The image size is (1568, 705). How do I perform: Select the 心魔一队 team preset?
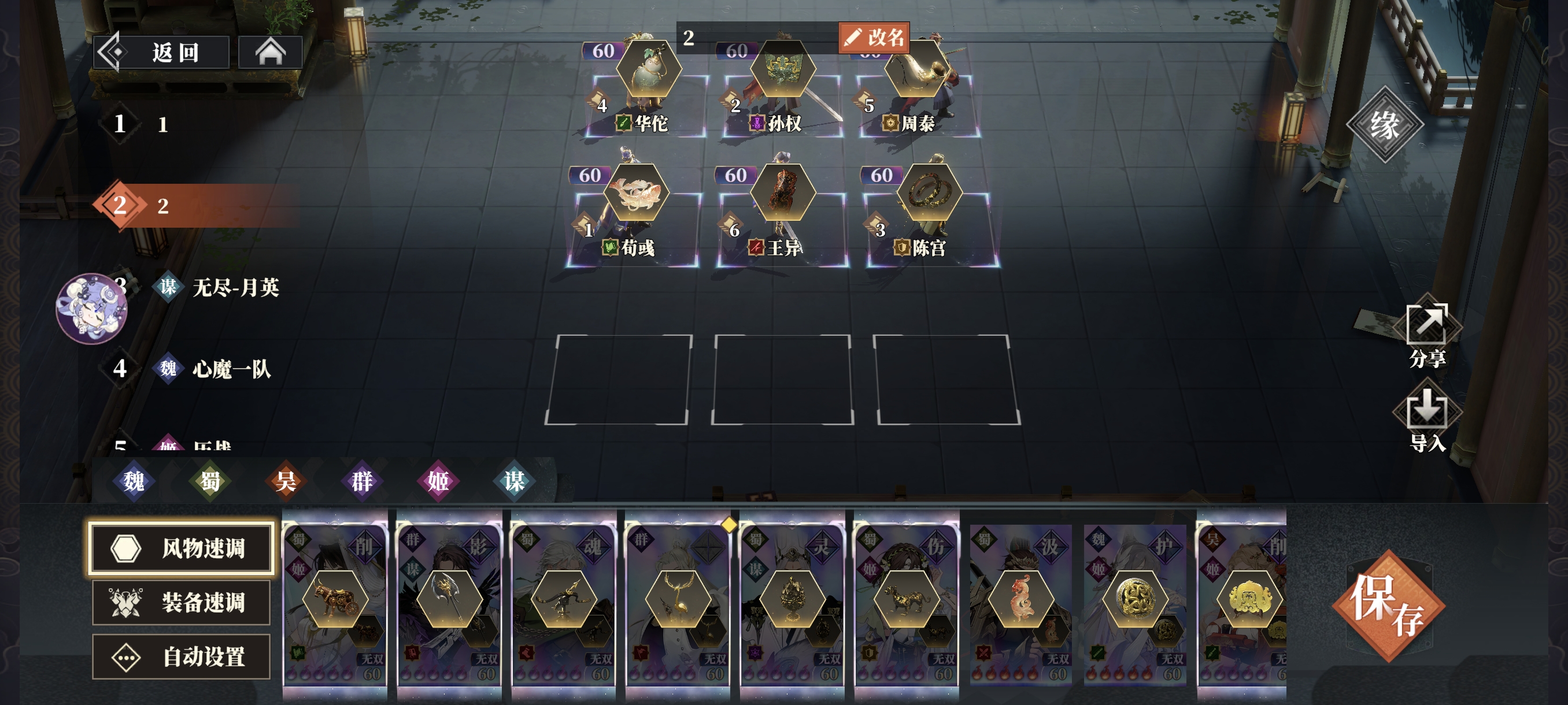coord(231,369)
